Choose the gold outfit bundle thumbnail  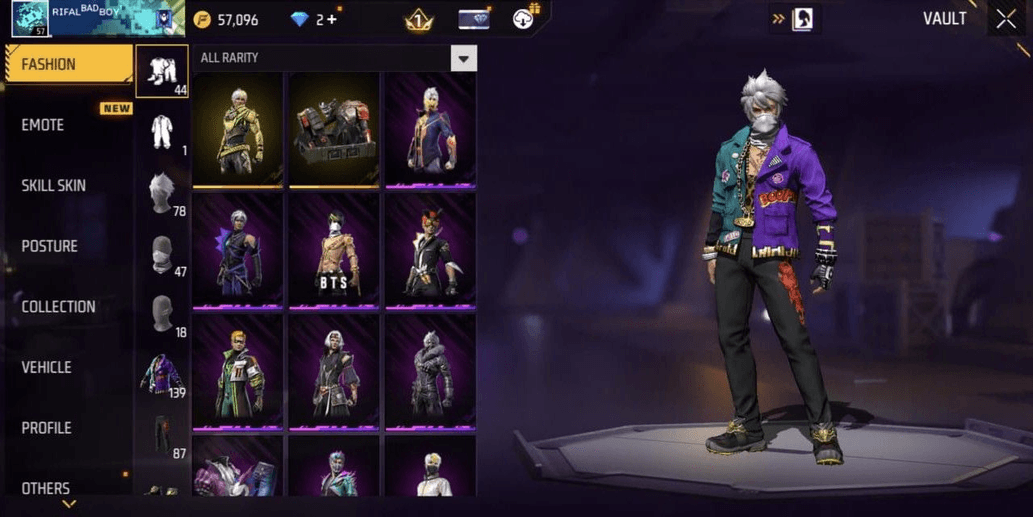point(238,128)
